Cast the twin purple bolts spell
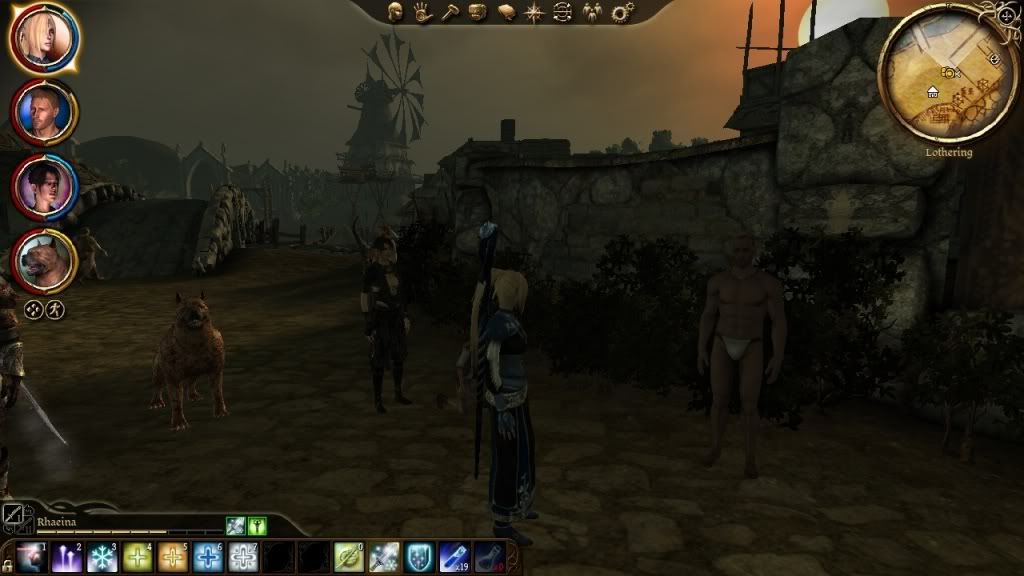This screenshot has height=576, width=1024. click(x=67, y=558)
